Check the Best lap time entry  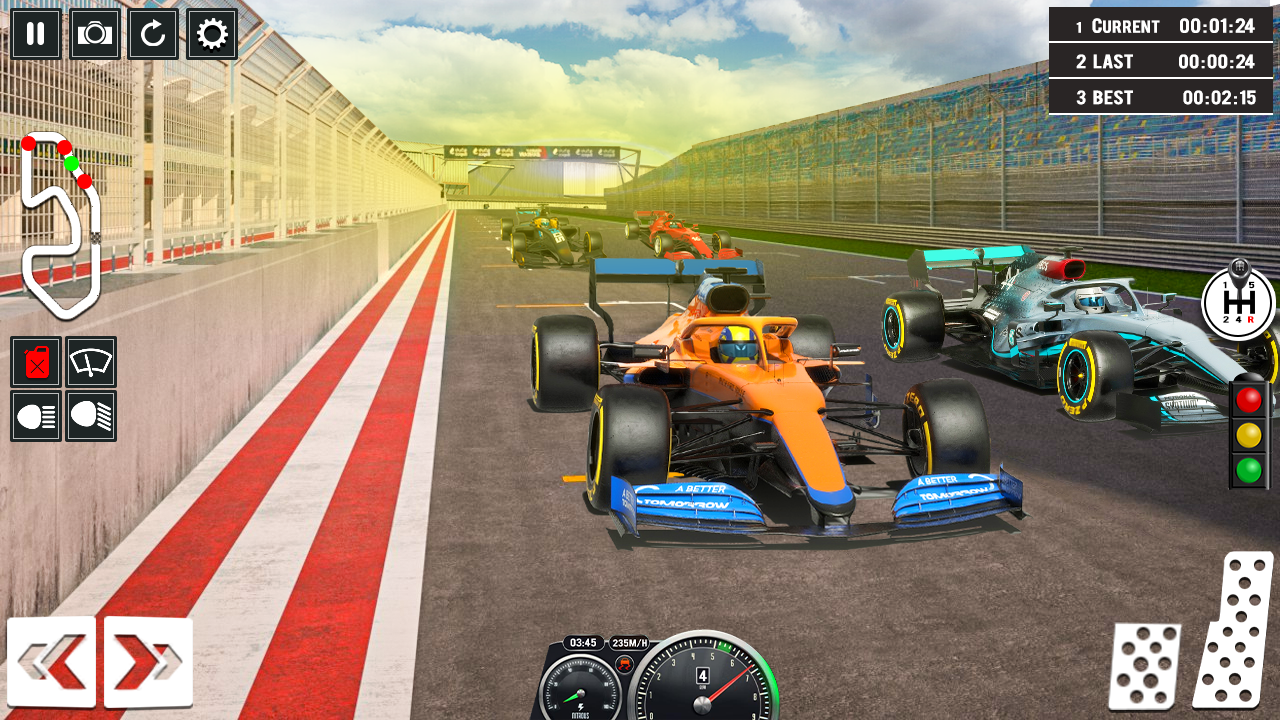coord(1162,97)
